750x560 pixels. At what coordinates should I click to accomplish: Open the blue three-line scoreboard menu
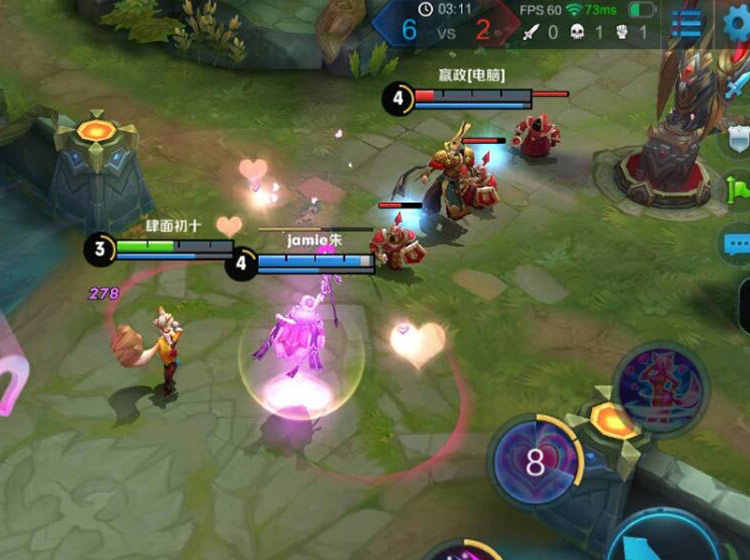coord(687,22)
